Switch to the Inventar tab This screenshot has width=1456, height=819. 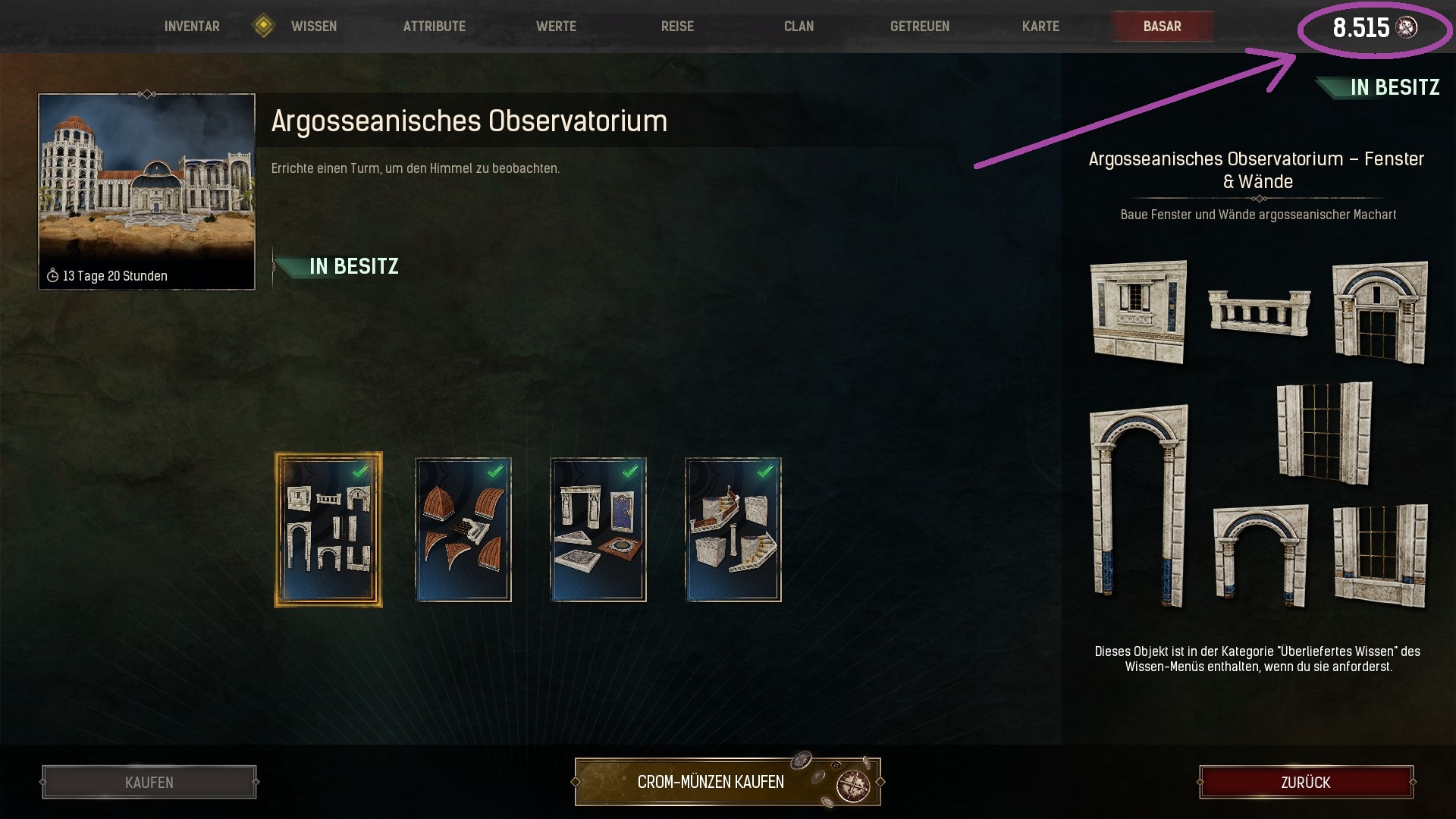pos(190,25)
